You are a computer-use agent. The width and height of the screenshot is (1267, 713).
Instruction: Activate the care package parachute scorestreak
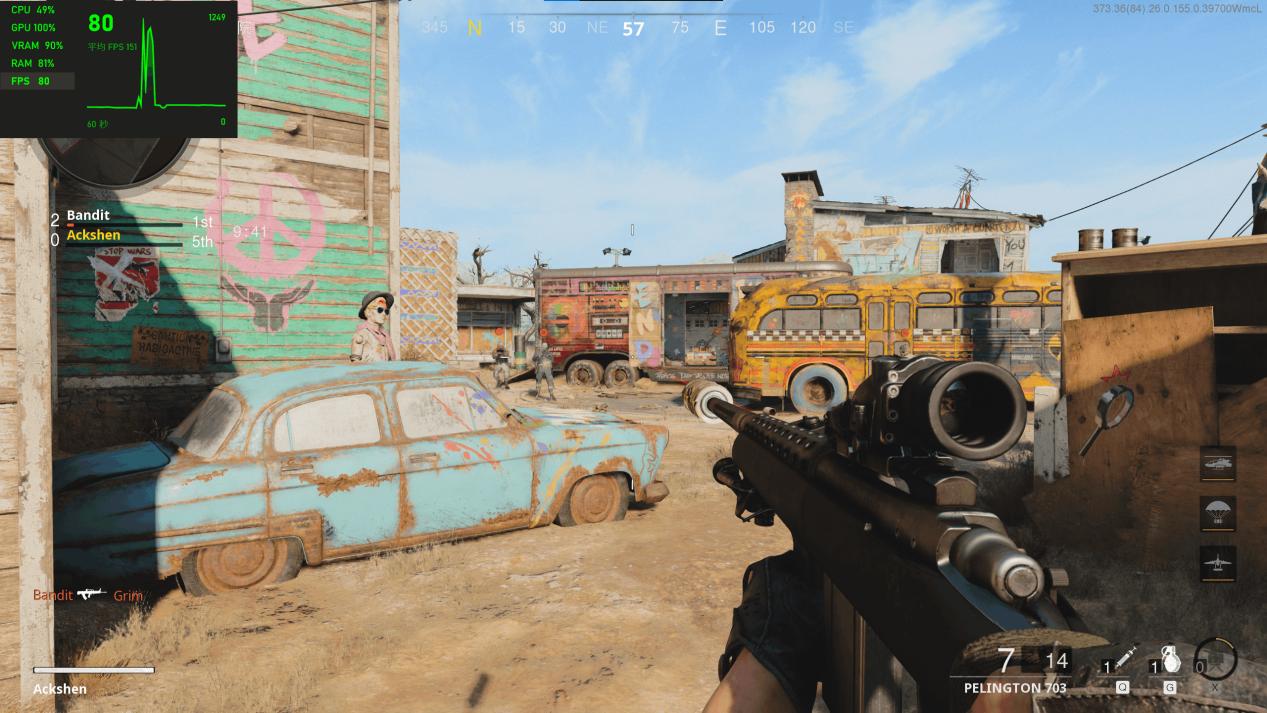[1217, 513]
